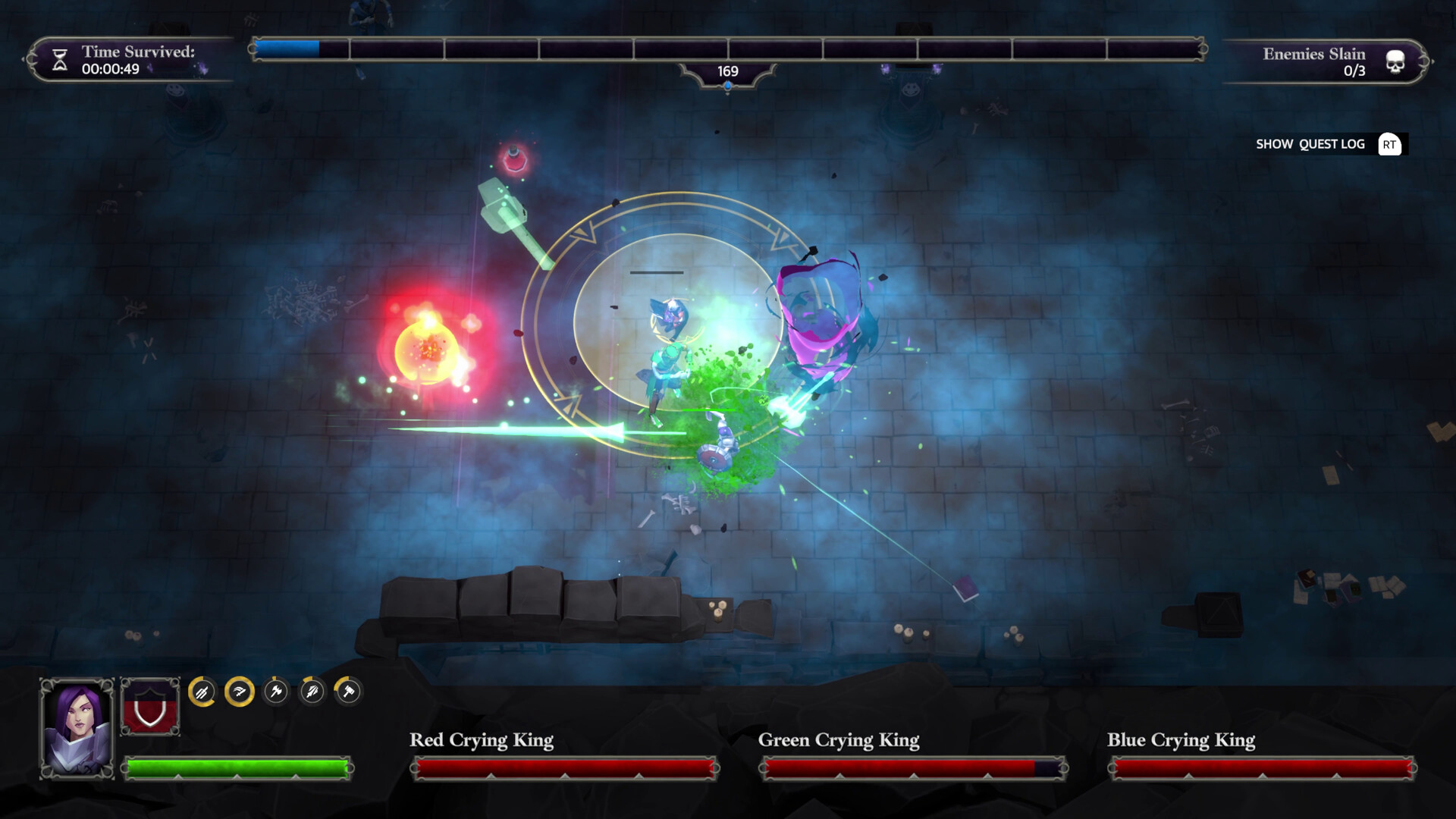The image size is (1456, 819).
Task: Activate the sword slash ability icon
Action: (x=239, y=692)
